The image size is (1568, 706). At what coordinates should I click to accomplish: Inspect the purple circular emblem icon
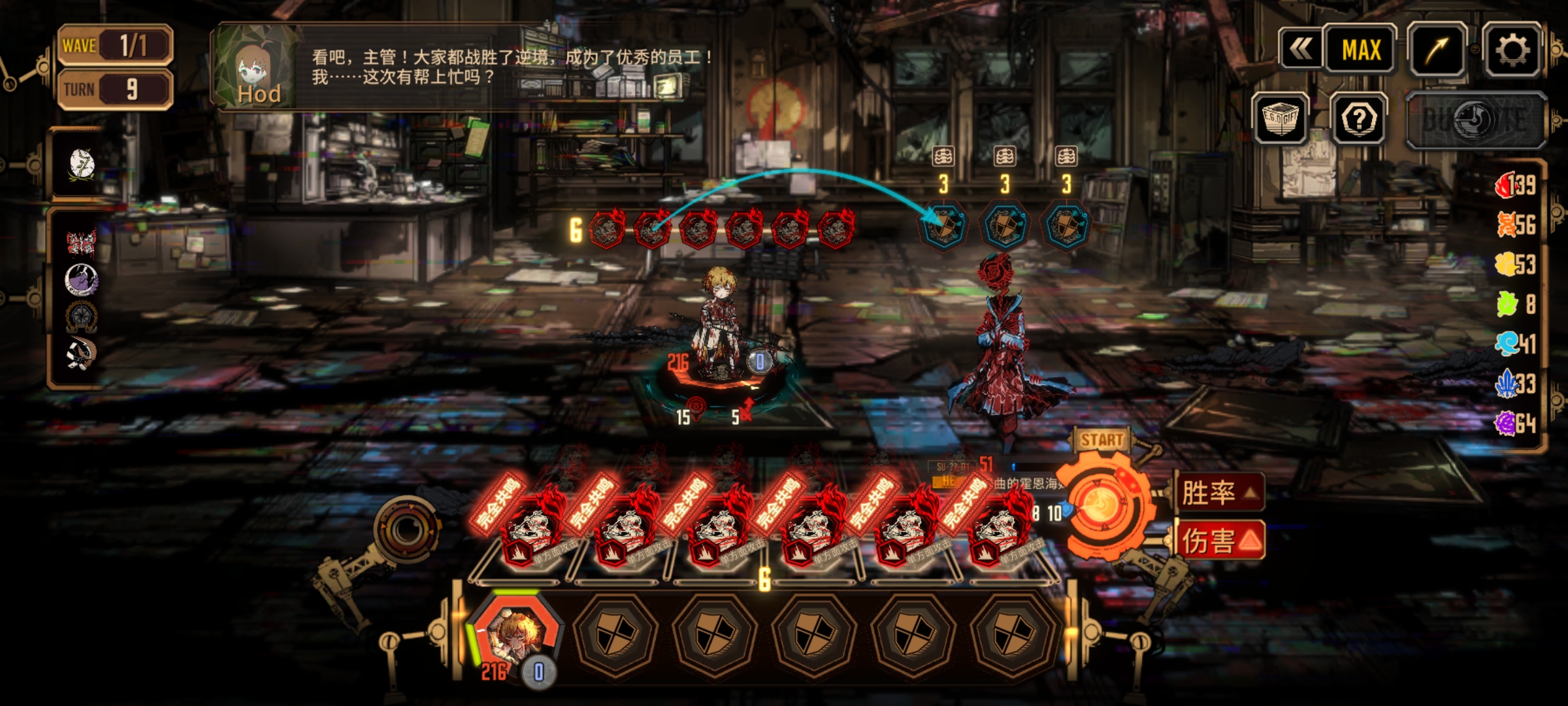(81, 279)
